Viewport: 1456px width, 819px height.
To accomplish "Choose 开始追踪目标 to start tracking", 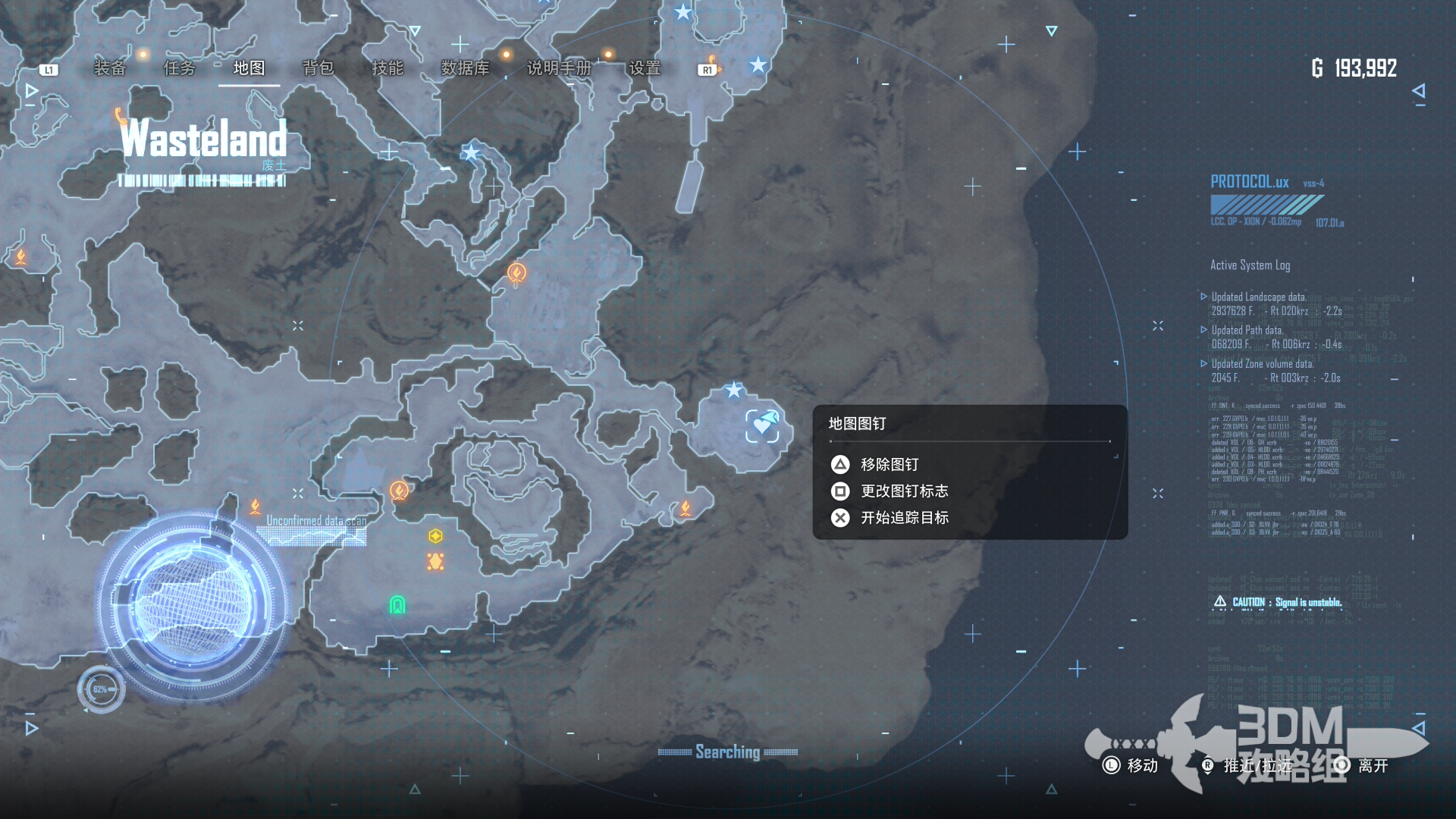I will click(x=904, y=517).
